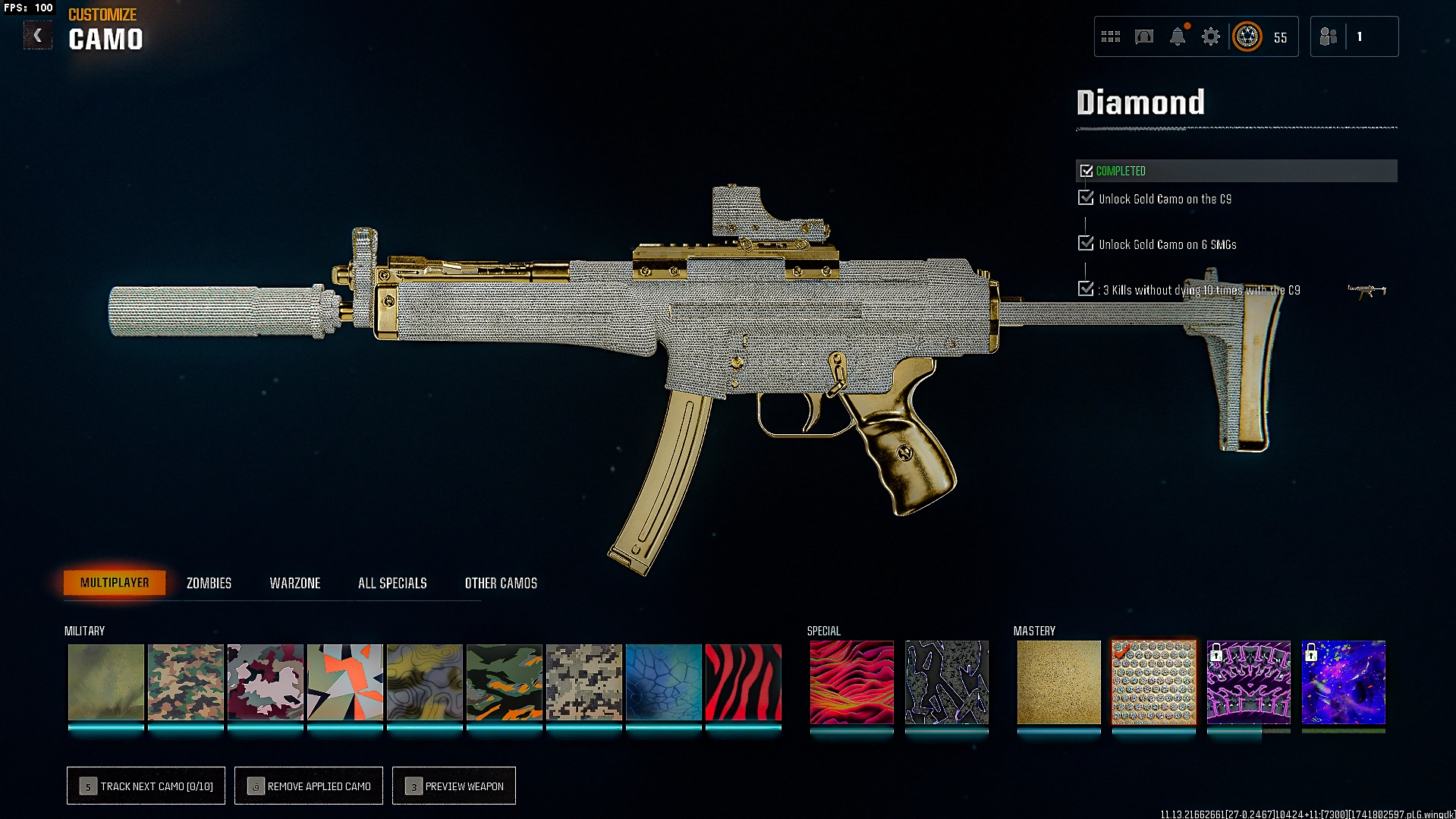The image size is (1456, 819).
Task: Show the All Specials tab
Action: coord(392,583)
